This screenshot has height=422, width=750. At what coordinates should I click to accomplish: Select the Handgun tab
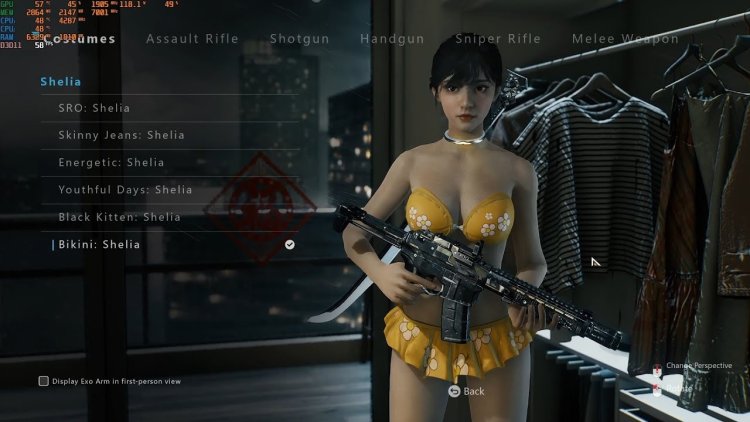[x=392, y=39]
